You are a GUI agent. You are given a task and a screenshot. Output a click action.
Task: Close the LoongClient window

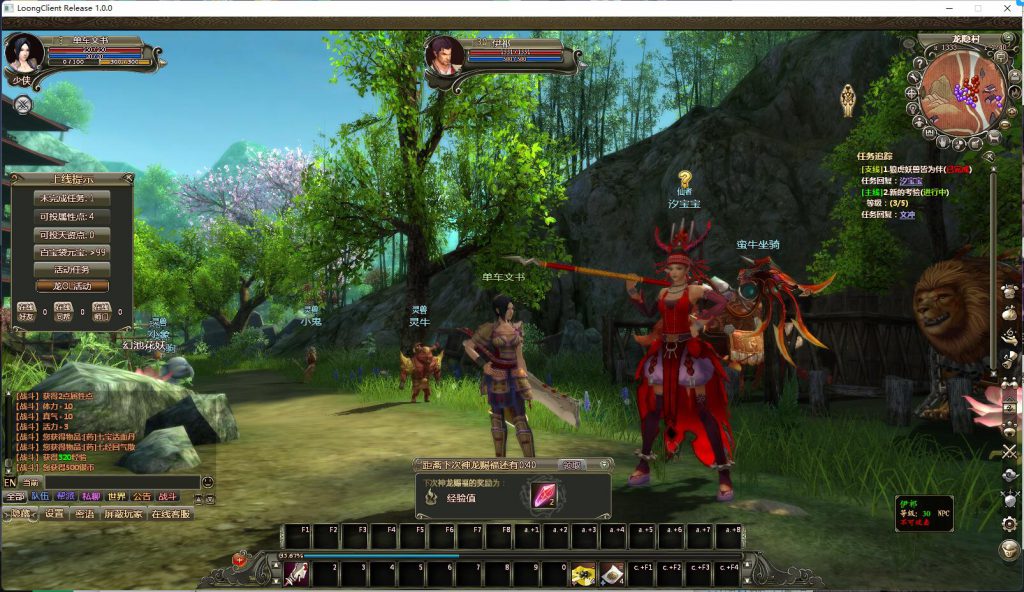click(x=1005, y=8)
